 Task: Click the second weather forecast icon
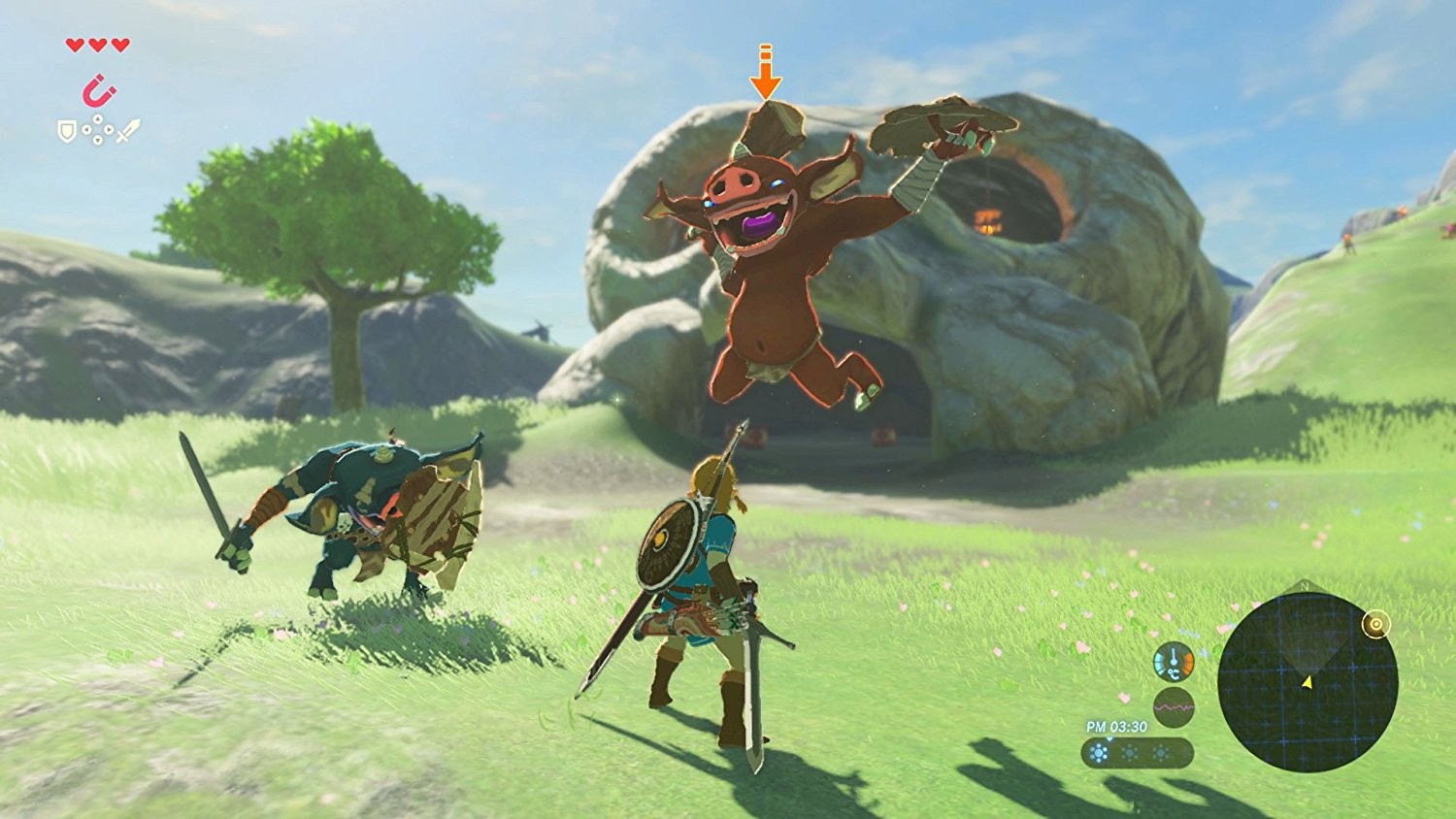pyautogui.click(x=1129, y=752)
